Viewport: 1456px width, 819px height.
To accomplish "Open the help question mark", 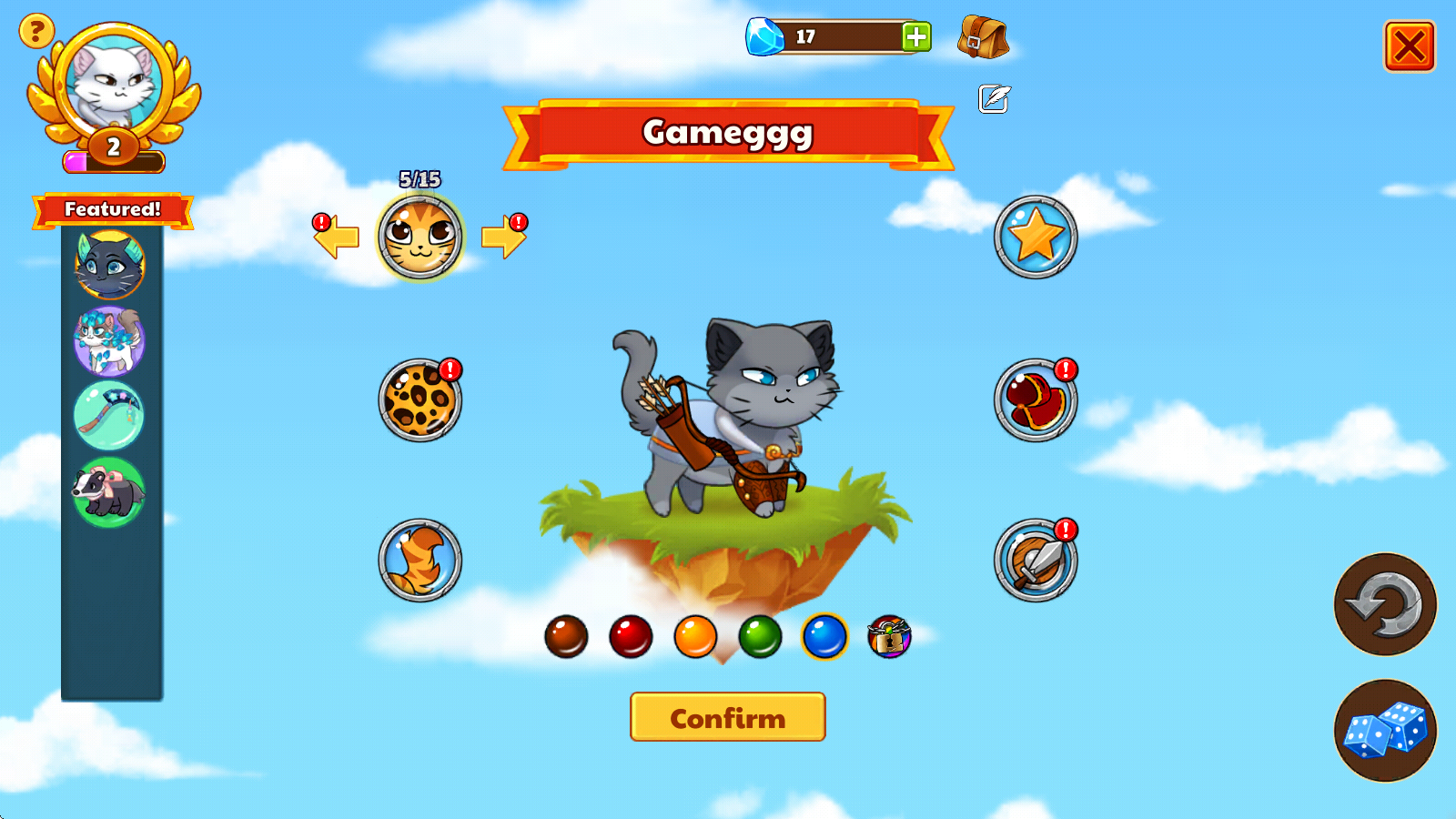I will [36, 32].
